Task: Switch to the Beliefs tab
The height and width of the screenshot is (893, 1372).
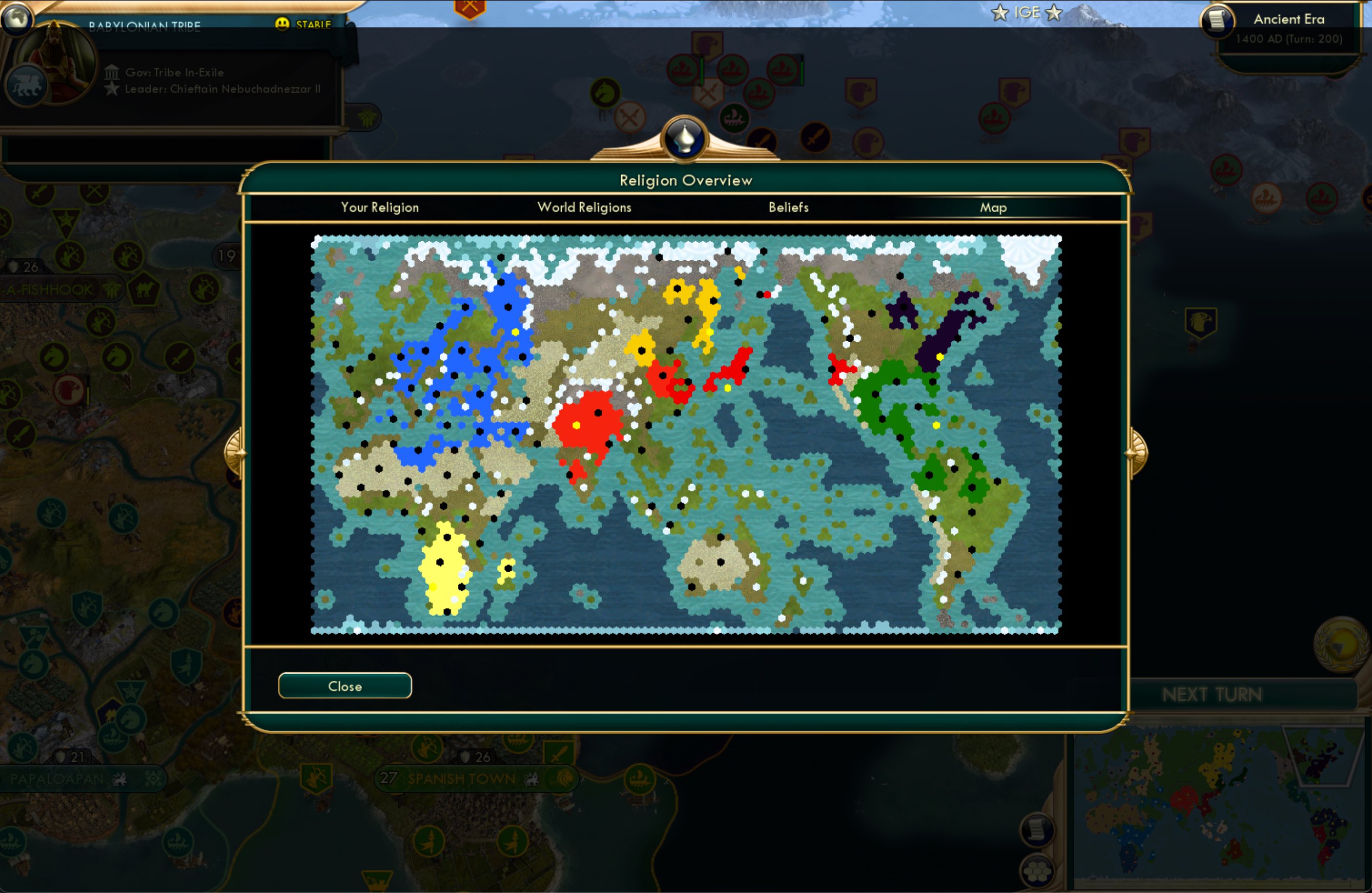Action: click(788, 208)
